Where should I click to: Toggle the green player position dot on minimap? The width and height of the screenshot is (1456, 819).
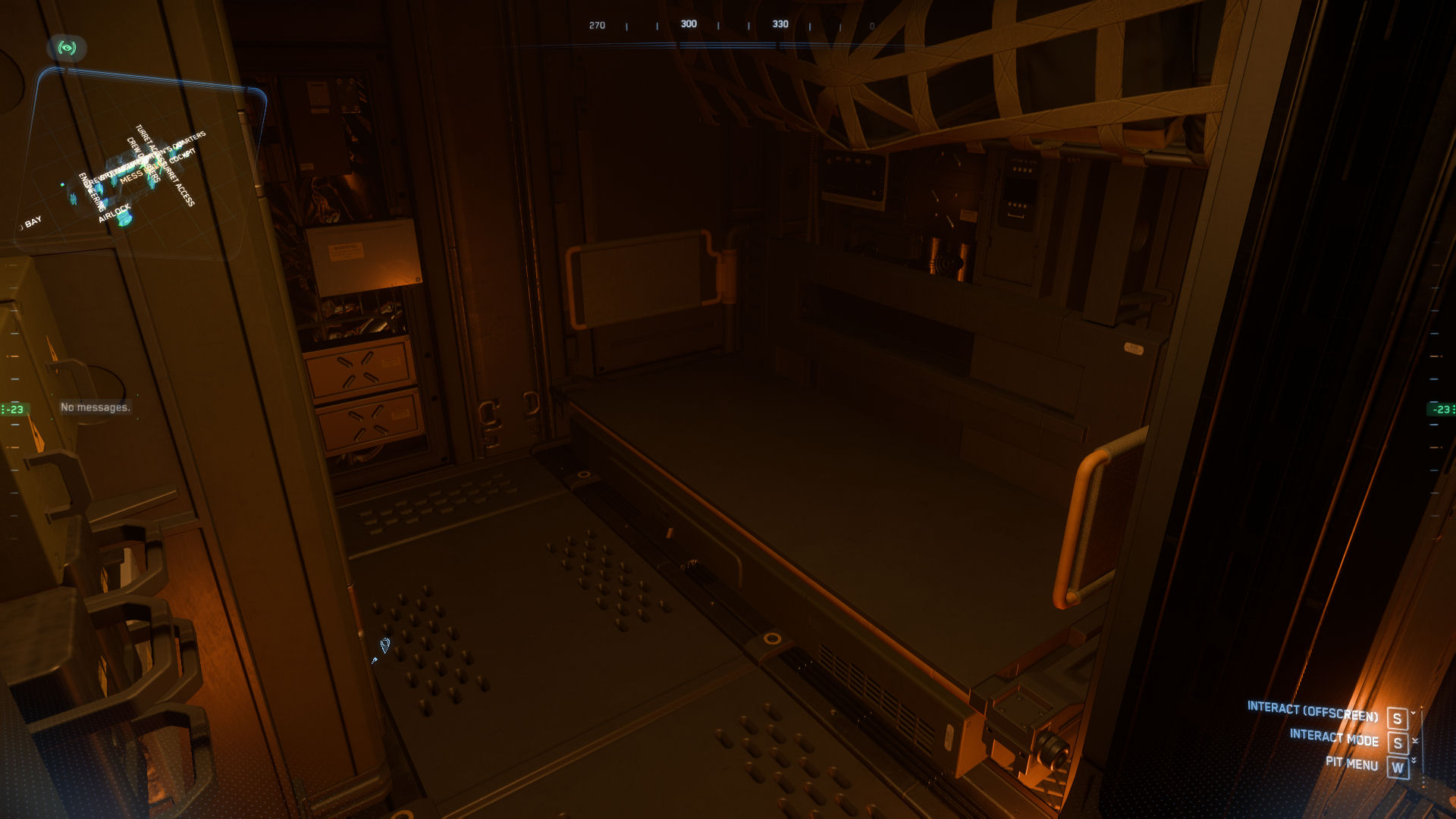[62, 184]
